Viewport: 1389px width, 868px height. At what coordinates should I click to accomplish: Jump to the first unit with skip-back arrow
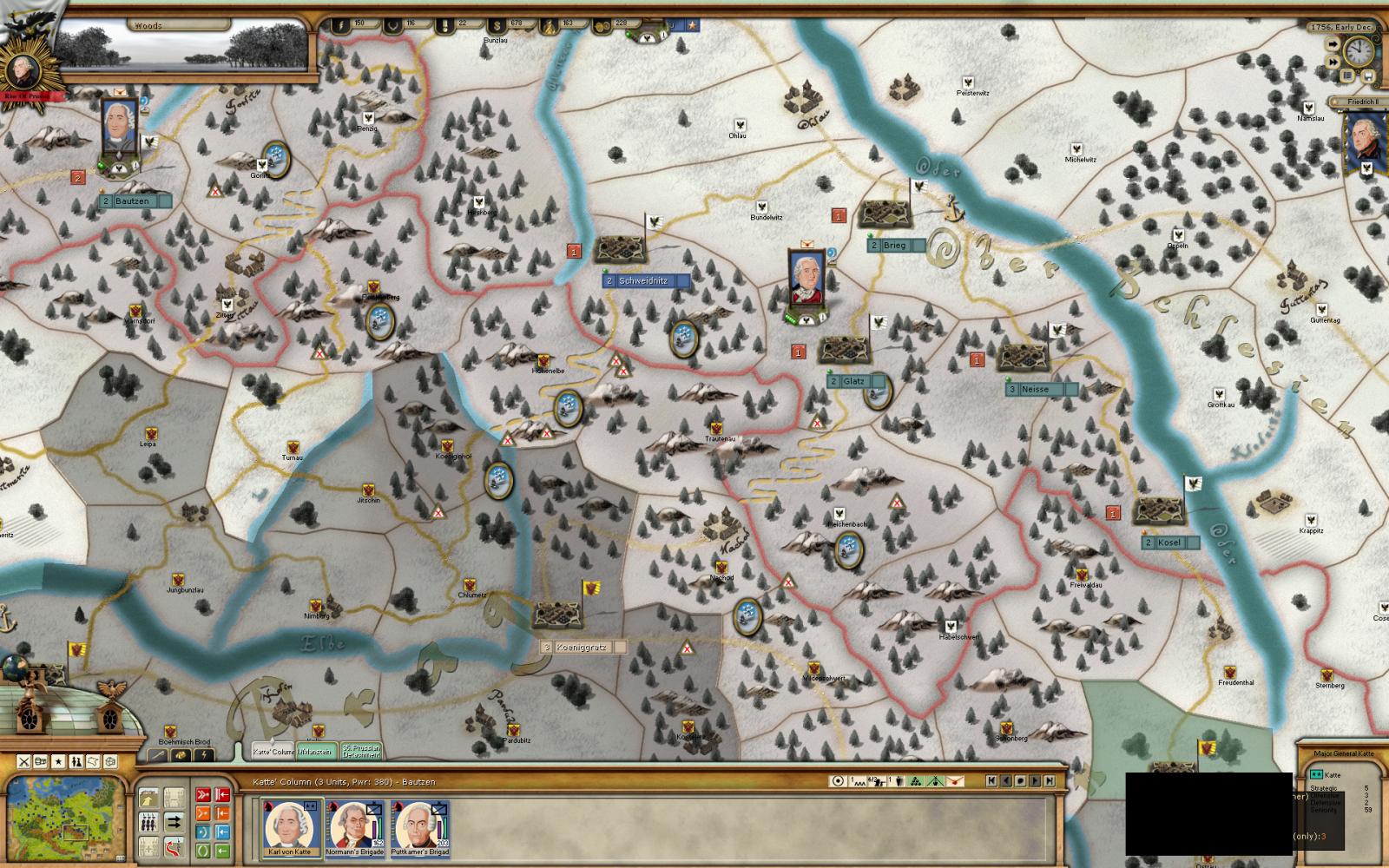coord(991,781)
